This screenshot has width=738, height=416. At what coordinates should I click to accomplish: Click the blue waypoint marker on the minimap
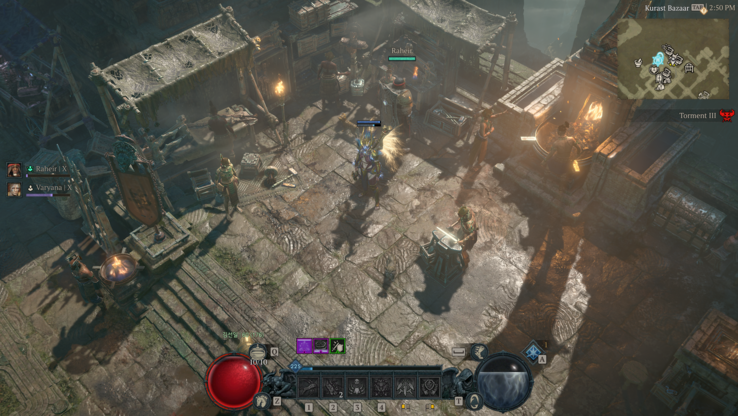coord(659,60)
